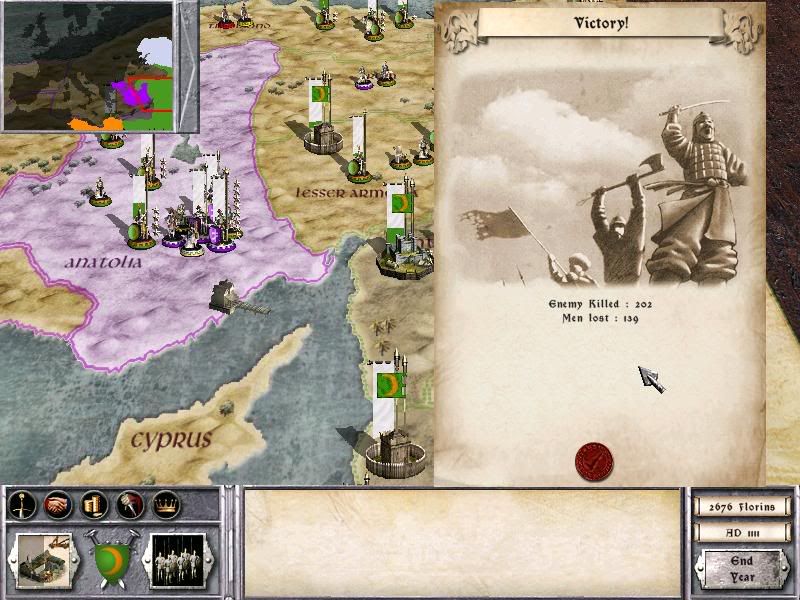This screenshot has width=800, height=600.
Task: End the year
Action: [741, 570]
